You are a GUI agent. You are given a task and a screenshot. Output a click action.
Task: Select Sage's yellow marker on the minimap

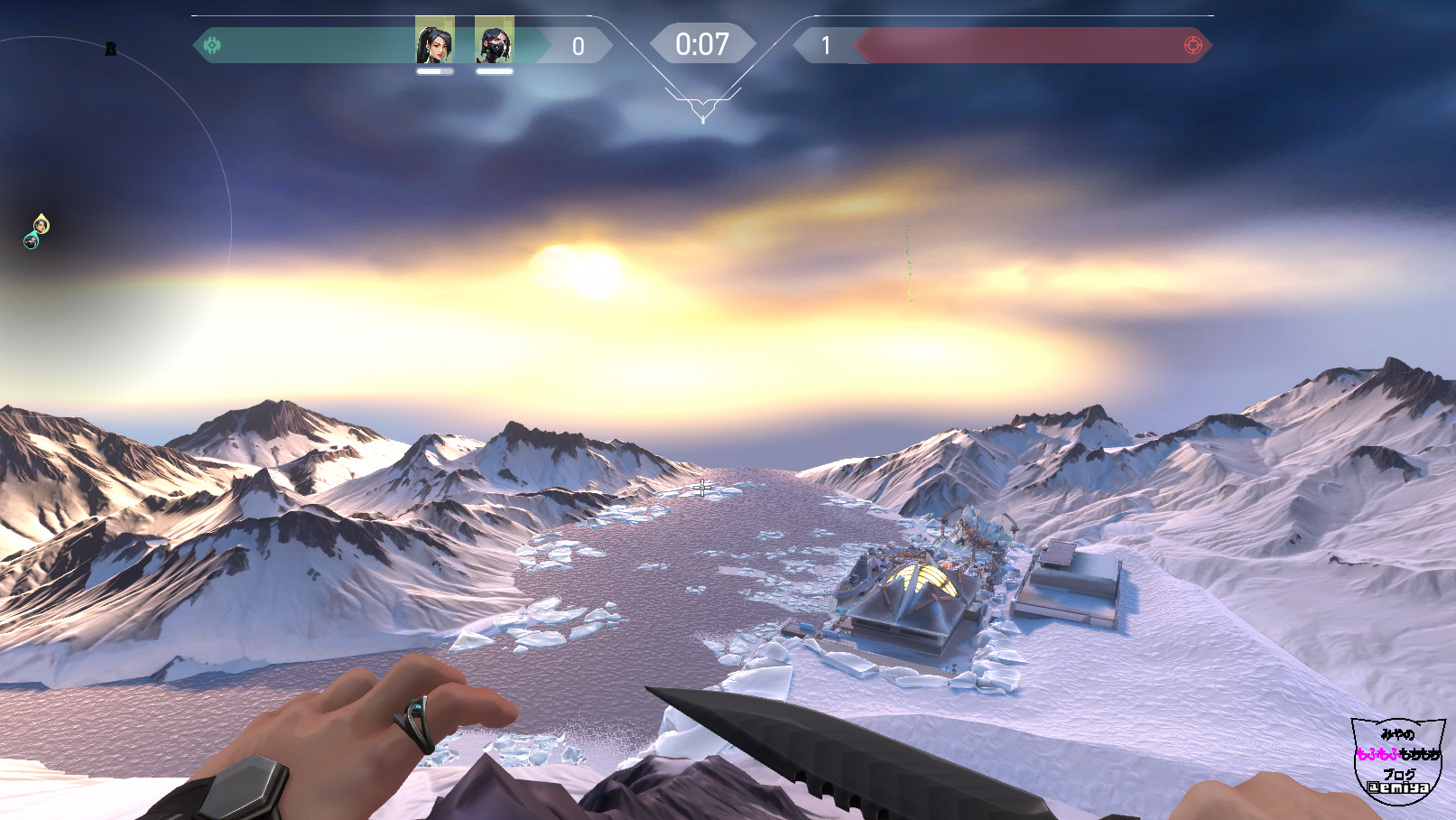[x=42, y=224]
